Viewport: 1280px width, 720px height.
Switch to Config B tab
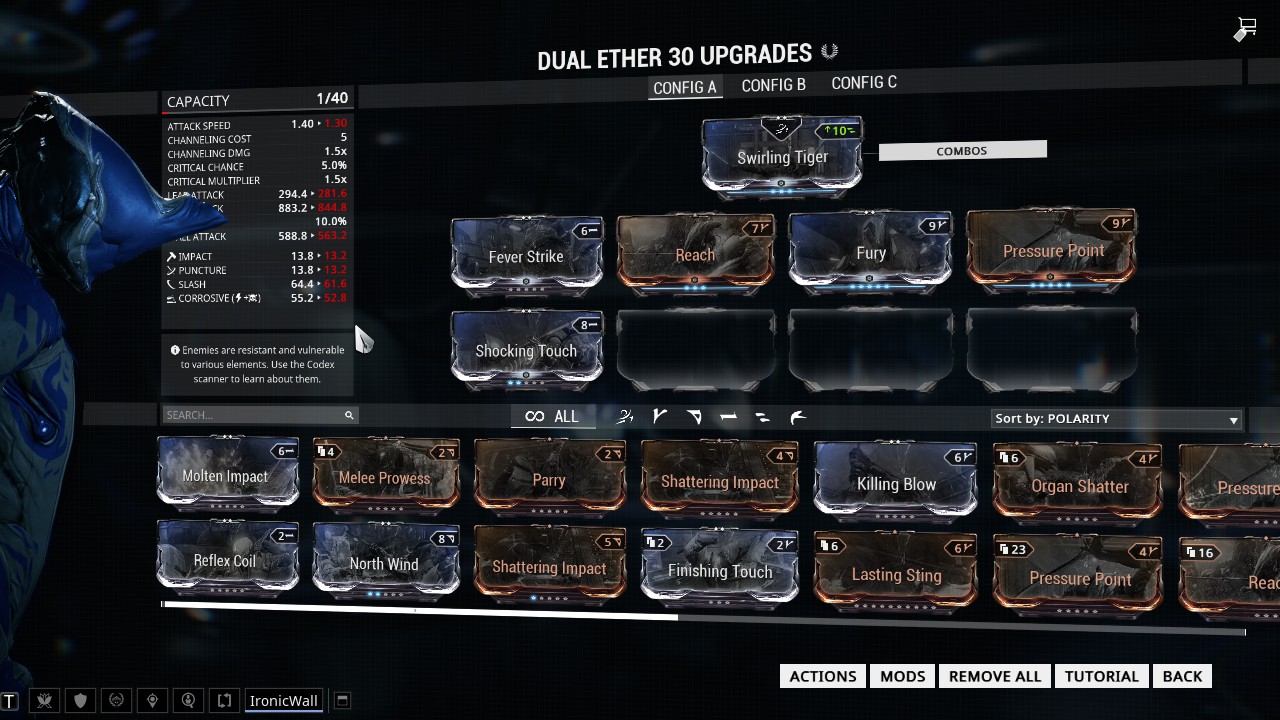[x=773, y=85]
